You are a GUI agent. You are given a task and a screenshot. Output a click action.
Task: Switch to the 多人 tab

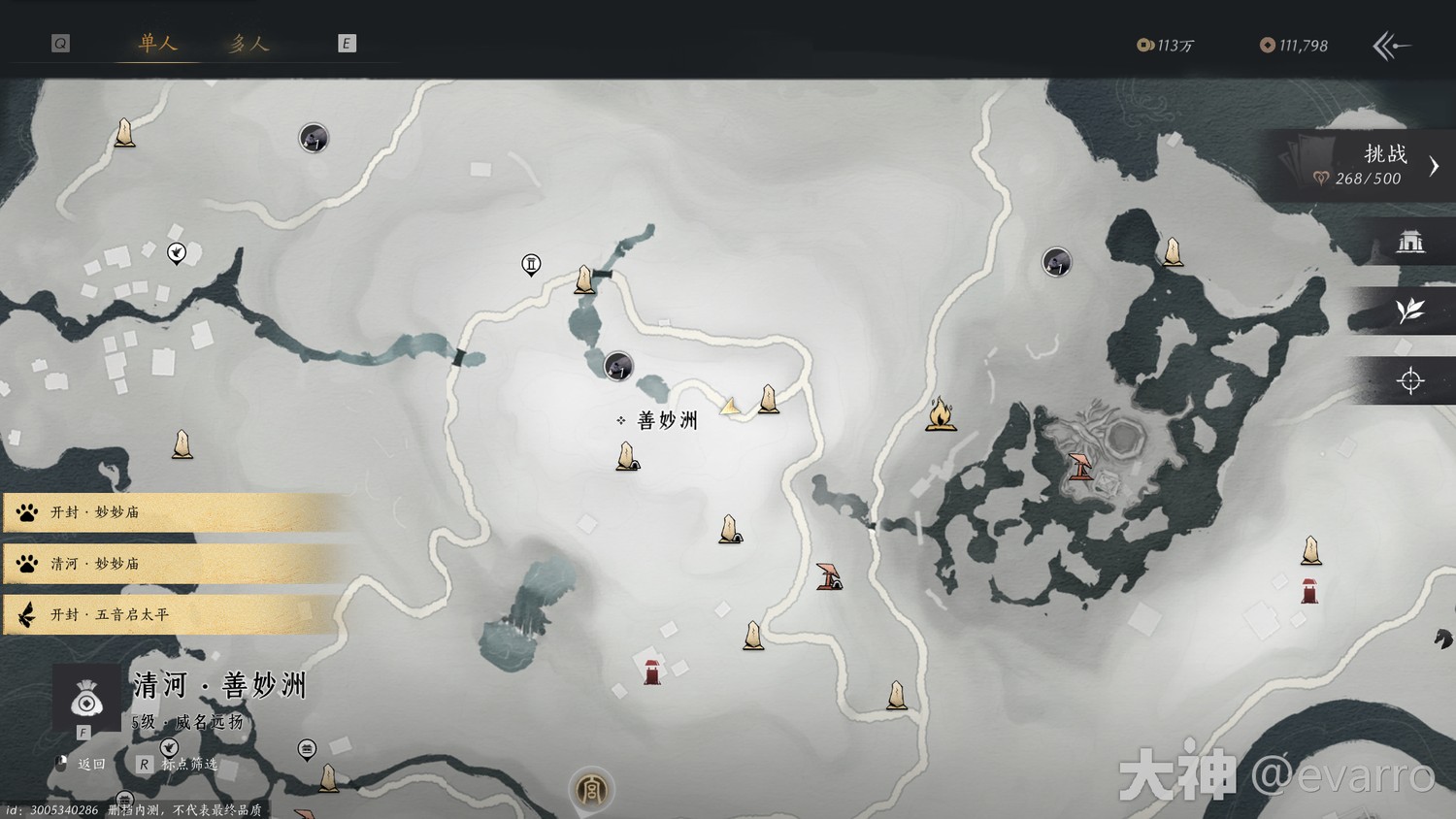pyautogui.click(x=248, y=44)
